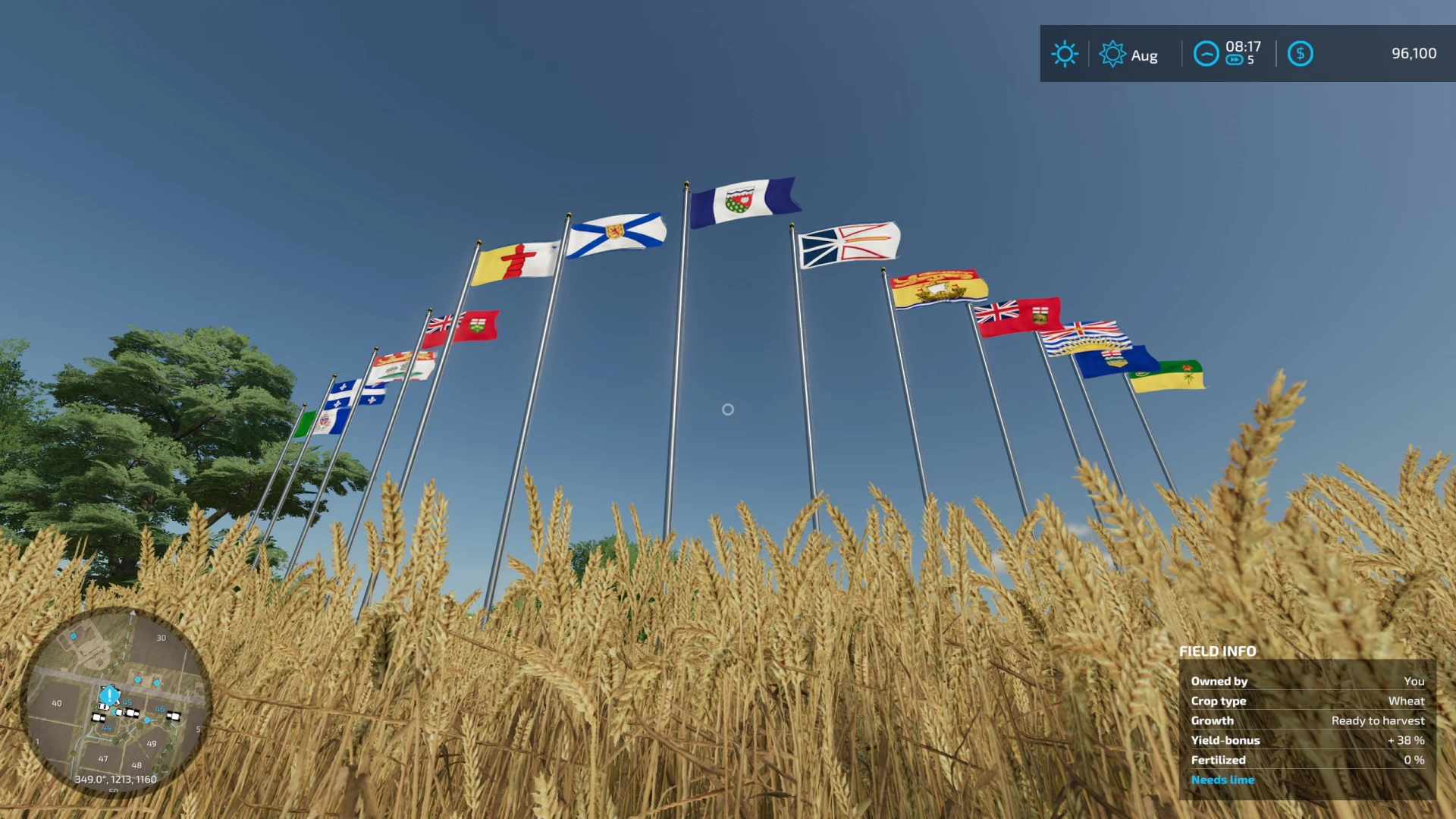
Task: Click the Needs lime warning link
Action: [1222, 780]
